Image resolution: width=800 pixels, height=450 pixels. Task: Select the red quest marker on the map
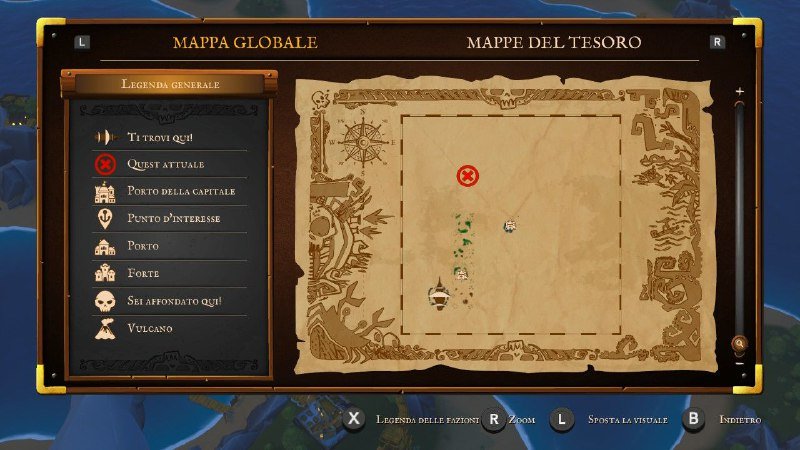pos(467,176)
